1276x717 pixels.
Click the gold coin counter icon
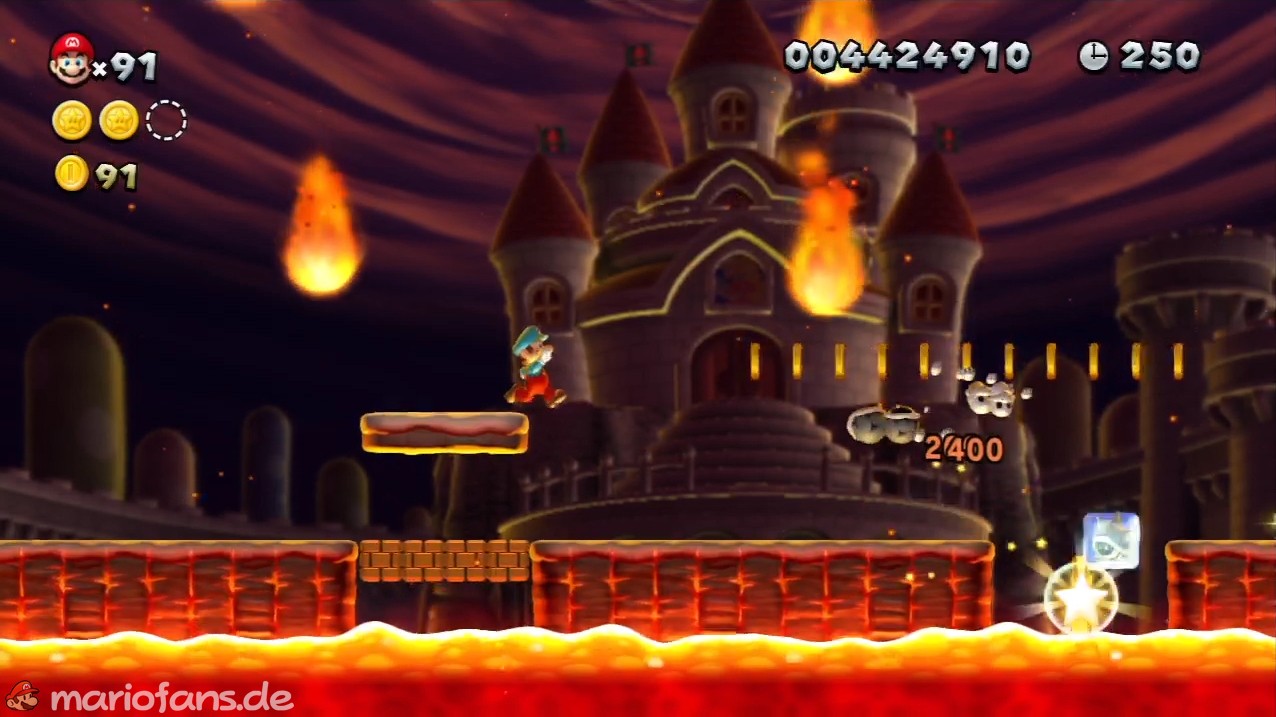[71, 174]
